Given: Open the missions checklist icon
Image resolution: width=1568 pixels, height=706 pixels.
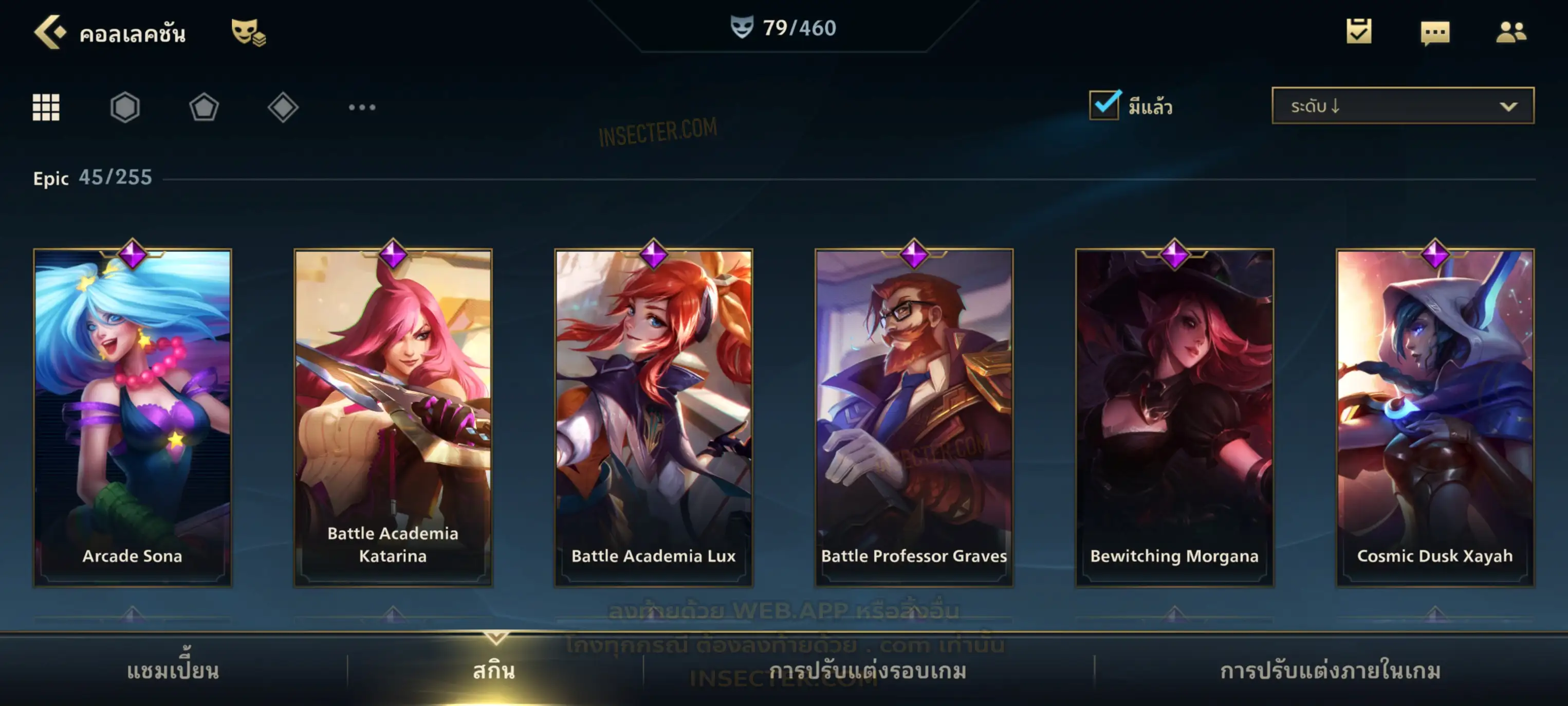Looking at the screenshot, I should (1359, 32).
